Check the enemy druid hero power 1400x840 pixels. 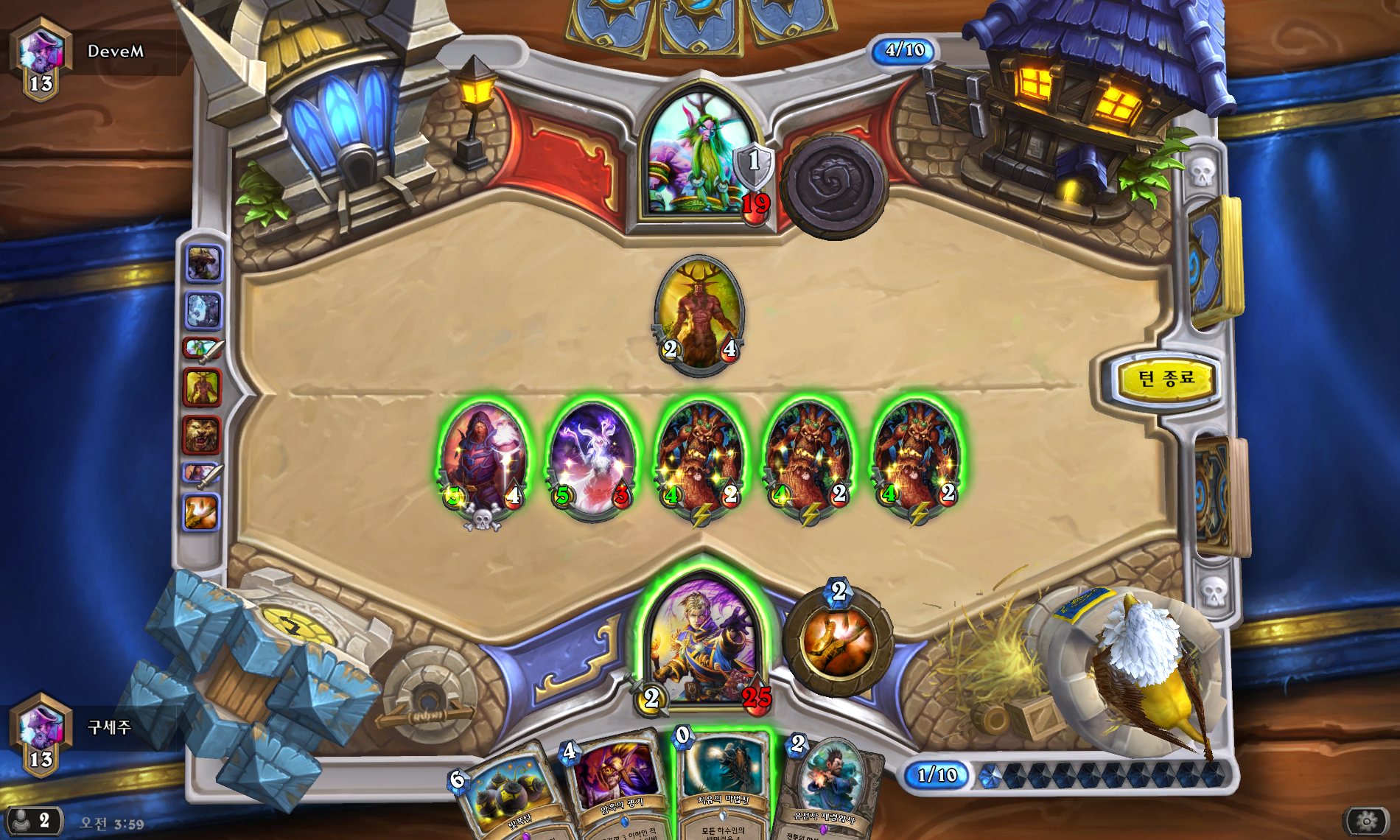click(835, 184)
